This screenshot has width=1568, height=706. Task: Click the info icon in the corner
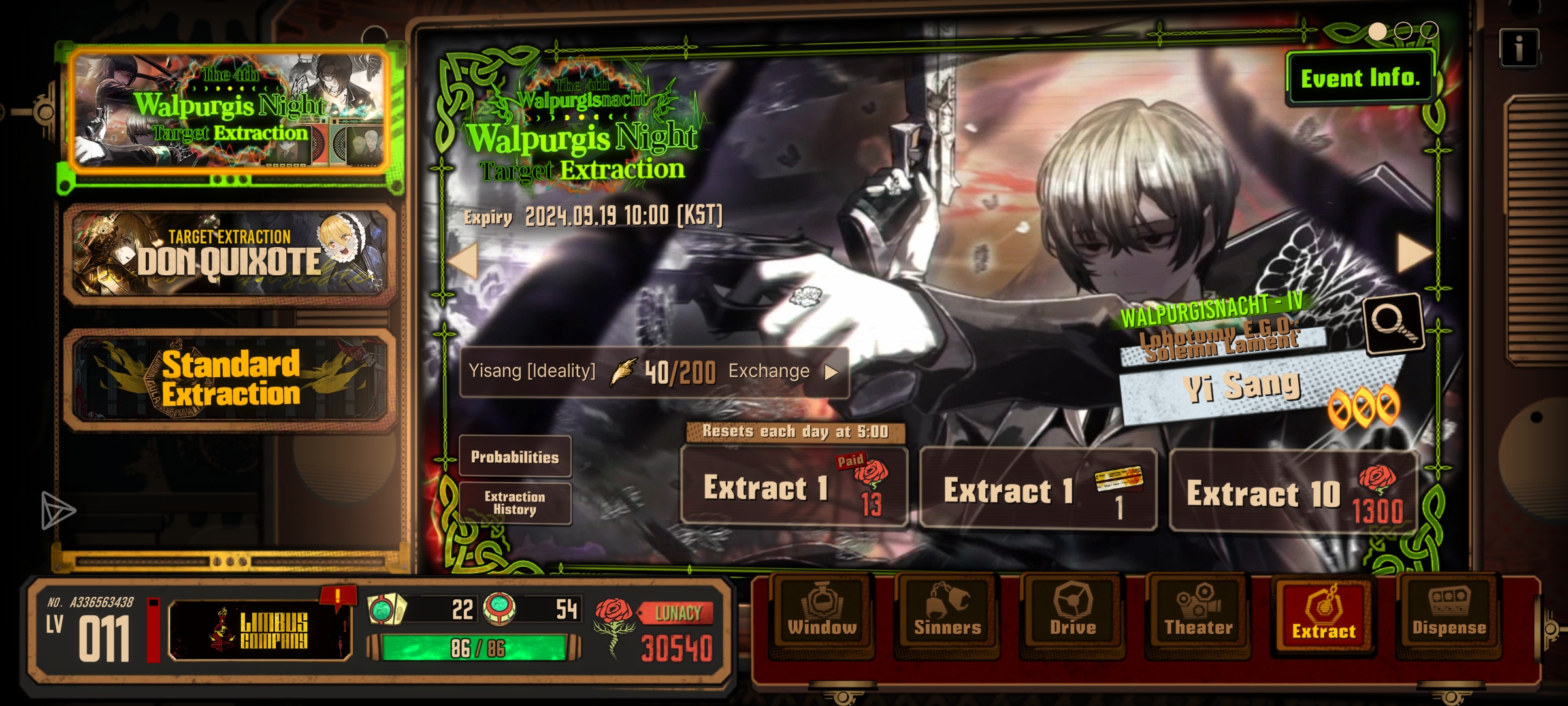[x=1519, y=48]
